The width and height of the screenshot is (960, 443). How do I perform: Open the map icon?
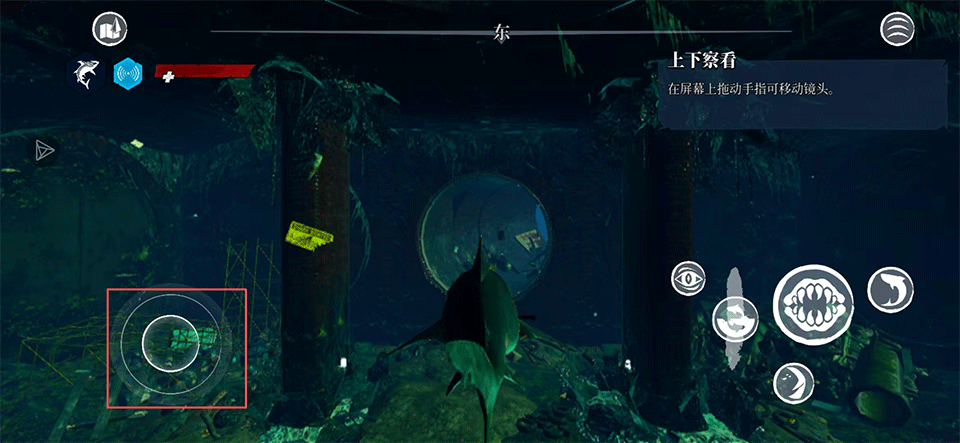(109, 30)
